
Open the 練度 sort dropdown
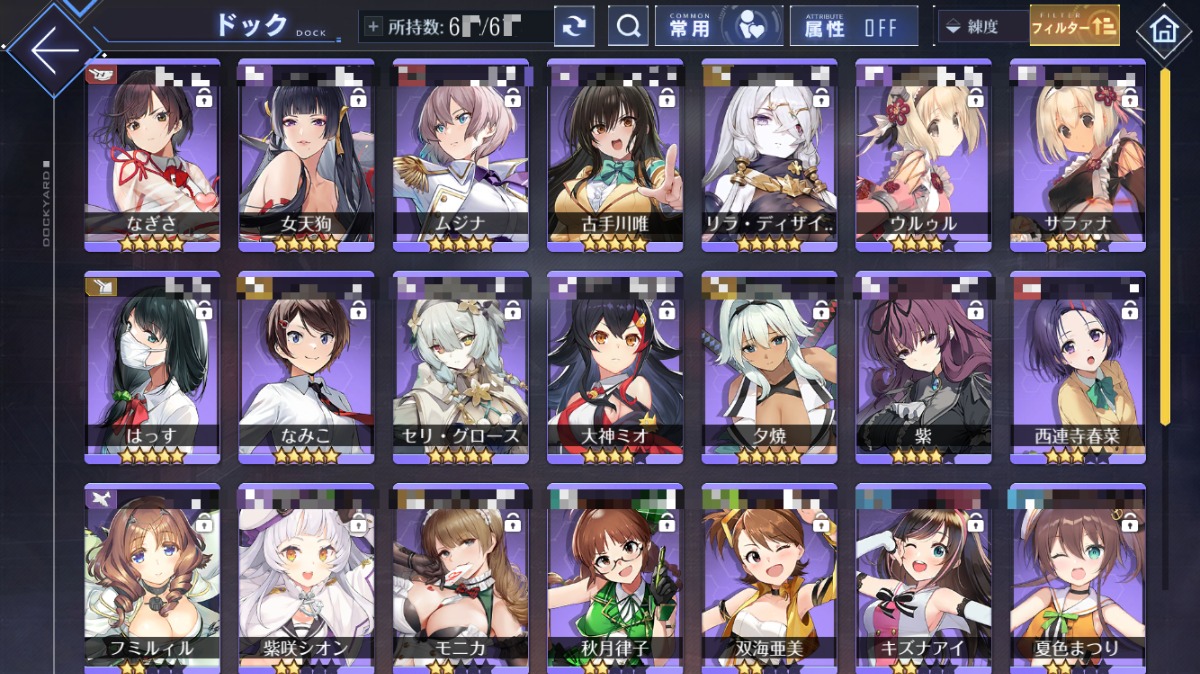[x=983, y=27]
